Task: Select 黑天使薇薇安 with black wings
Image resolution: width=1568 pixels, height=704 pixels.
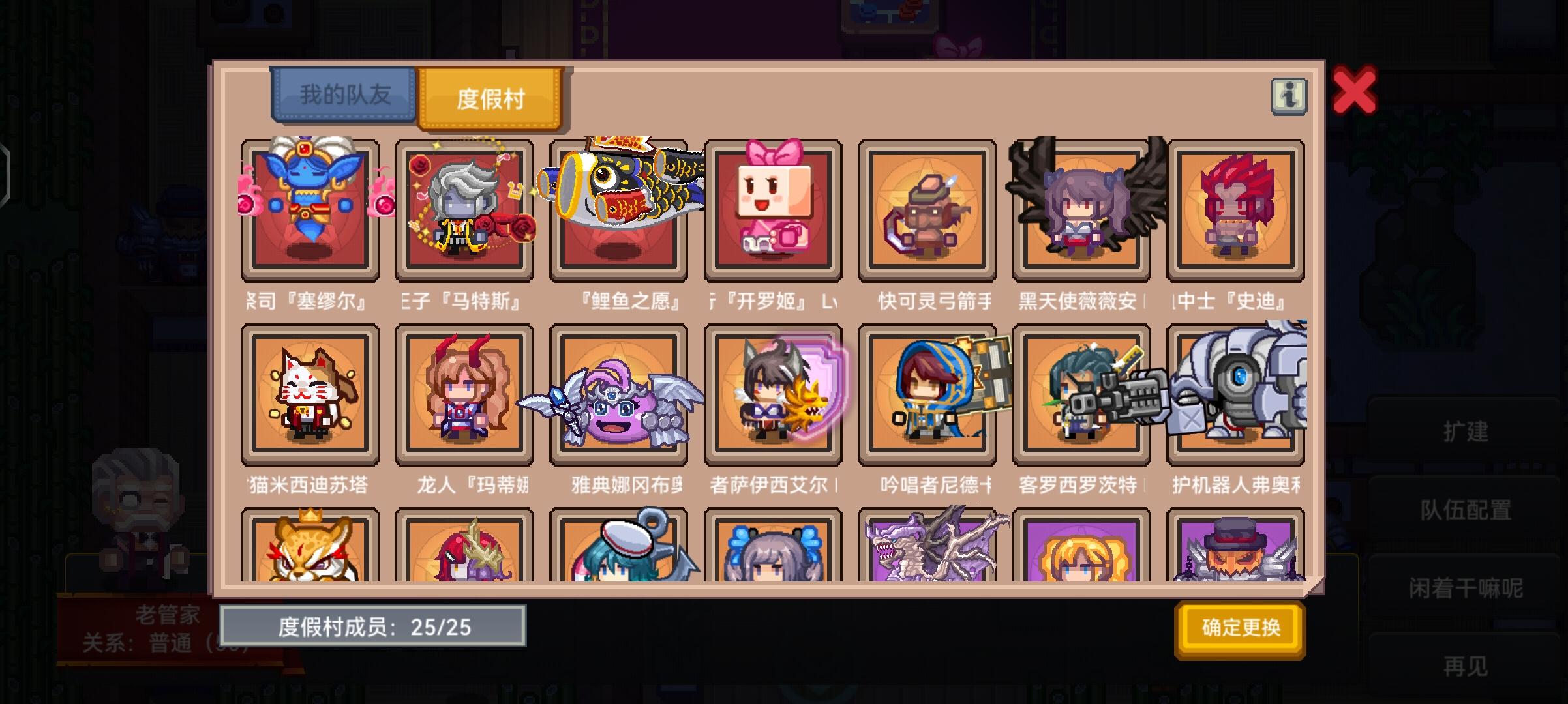Action: 1082,210
